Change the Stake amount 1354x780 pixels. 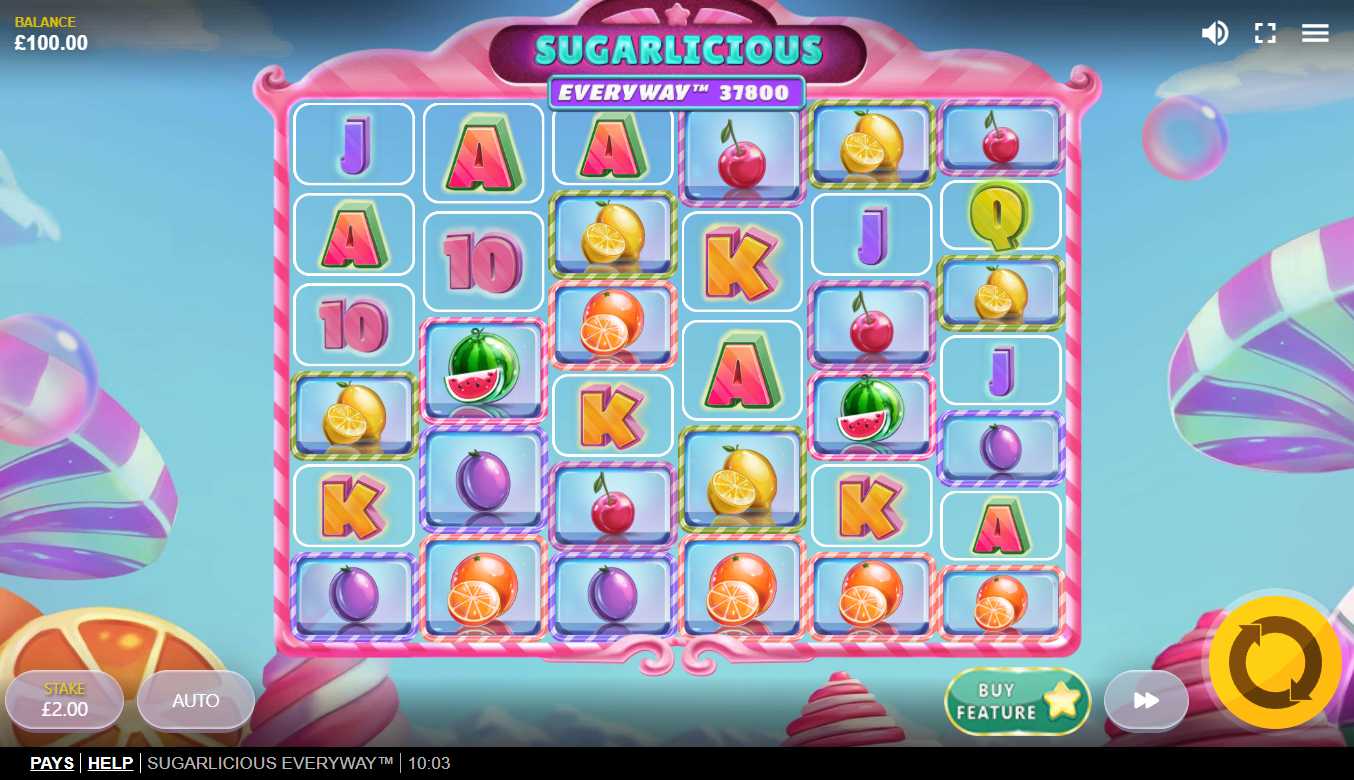tap(65, 701)
